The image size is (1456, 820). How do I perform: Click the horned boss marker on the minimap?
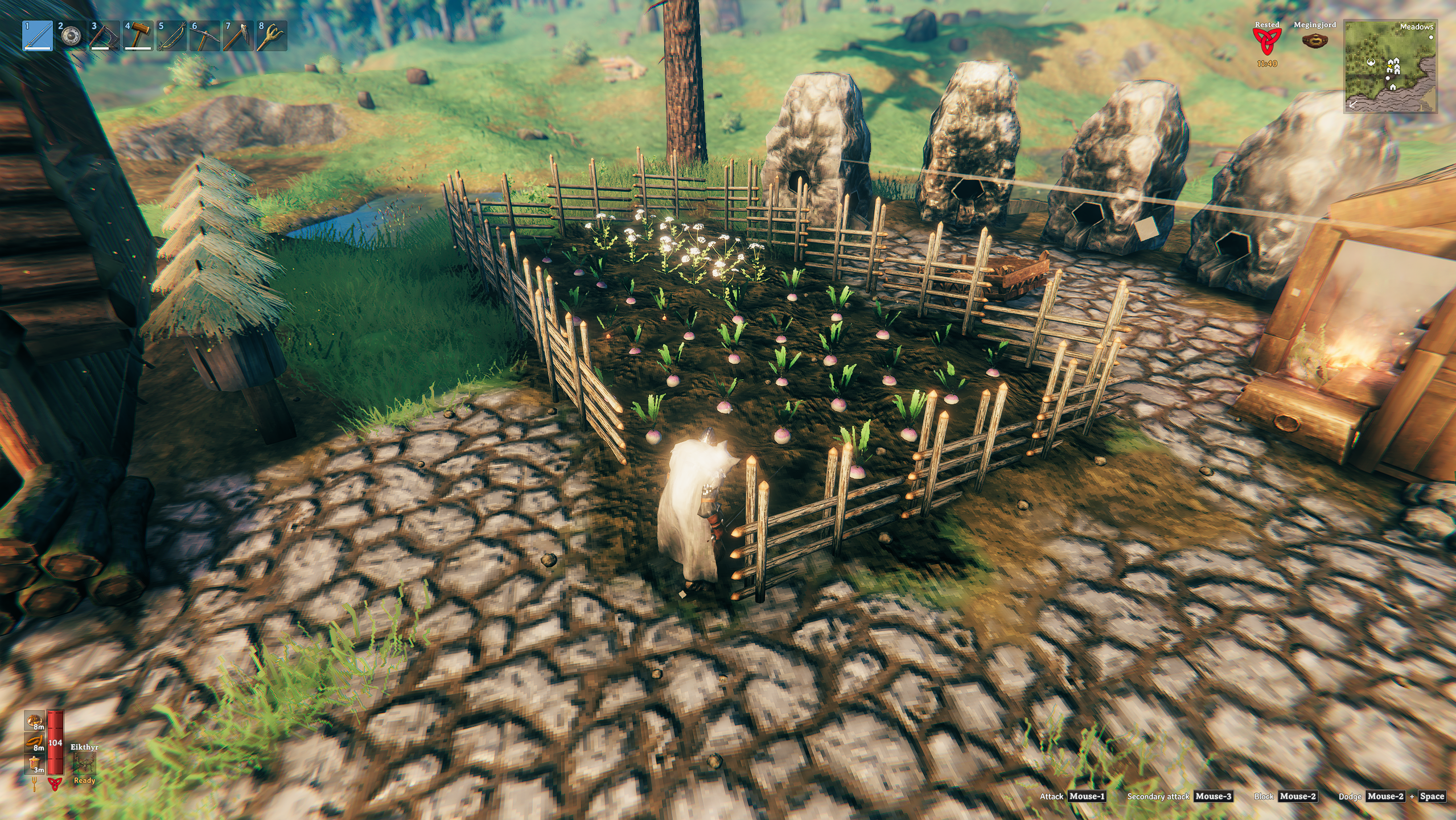(1371, 63)
